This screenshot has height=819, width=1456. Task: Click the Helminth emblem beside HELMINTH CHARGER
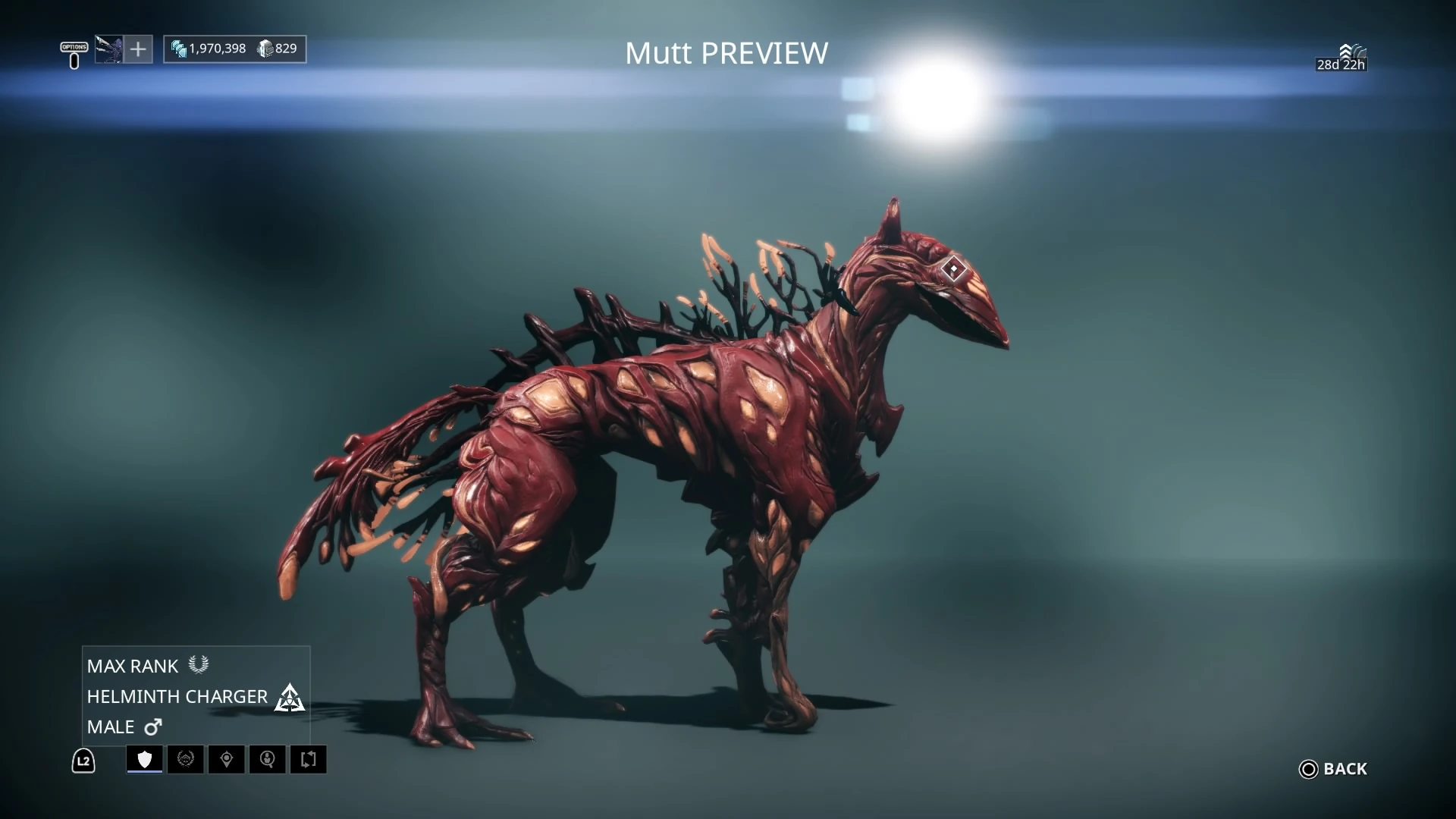[290, 697]
